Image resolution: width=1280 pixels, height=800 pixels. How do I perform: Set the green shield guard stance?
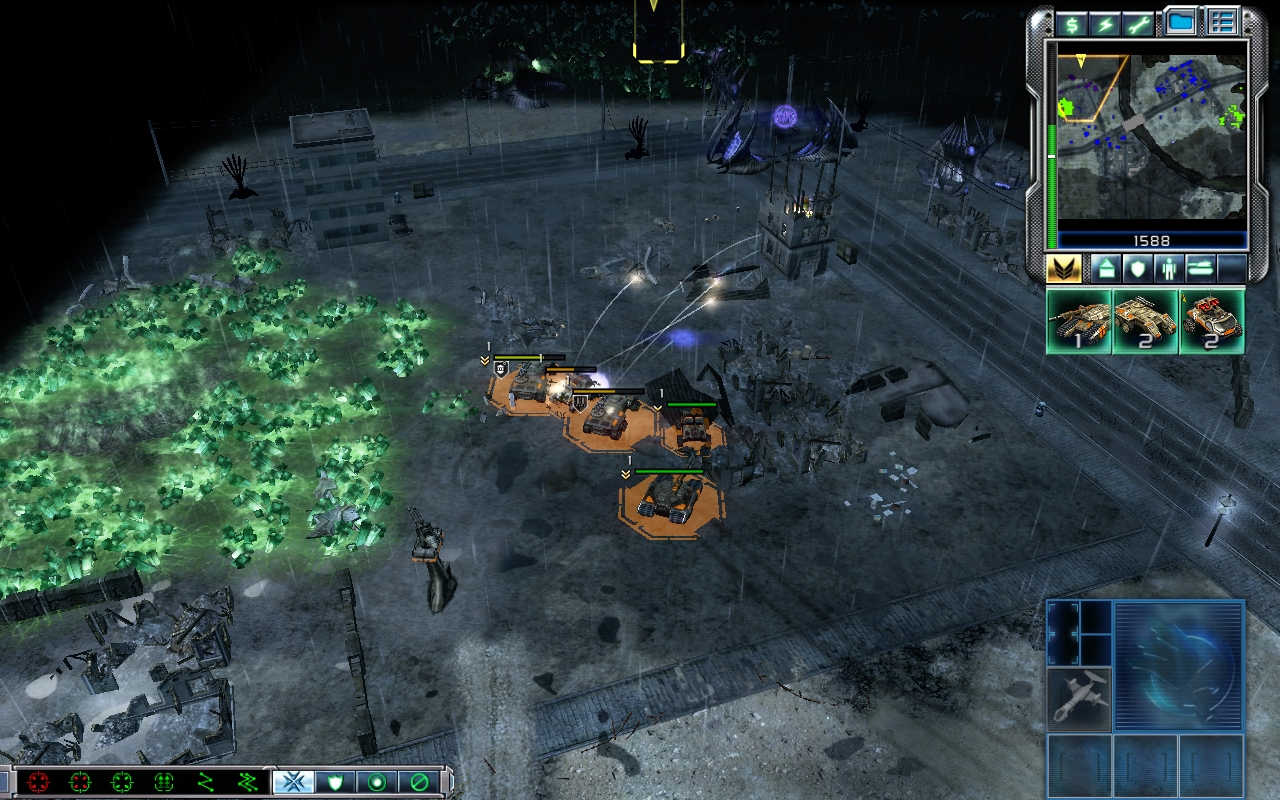(336, 782)
